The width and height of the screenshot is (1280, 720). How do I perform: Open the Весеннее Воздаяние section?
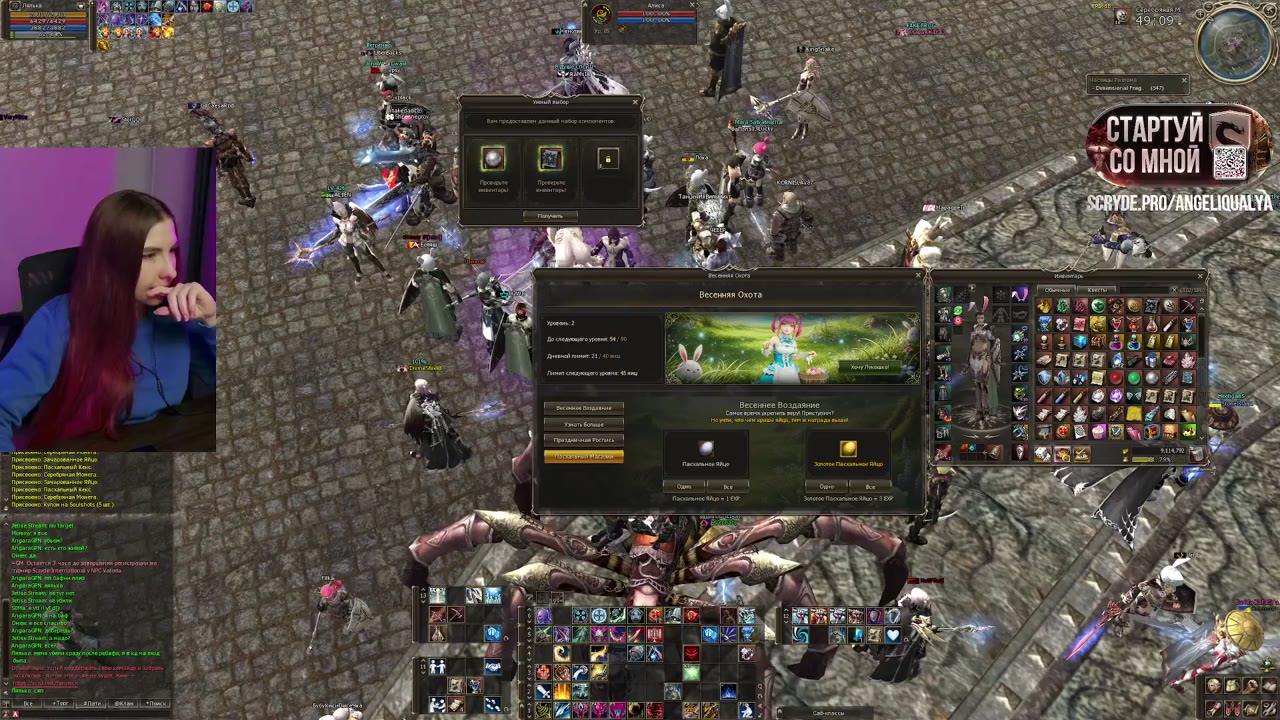[x=584, y=408]
